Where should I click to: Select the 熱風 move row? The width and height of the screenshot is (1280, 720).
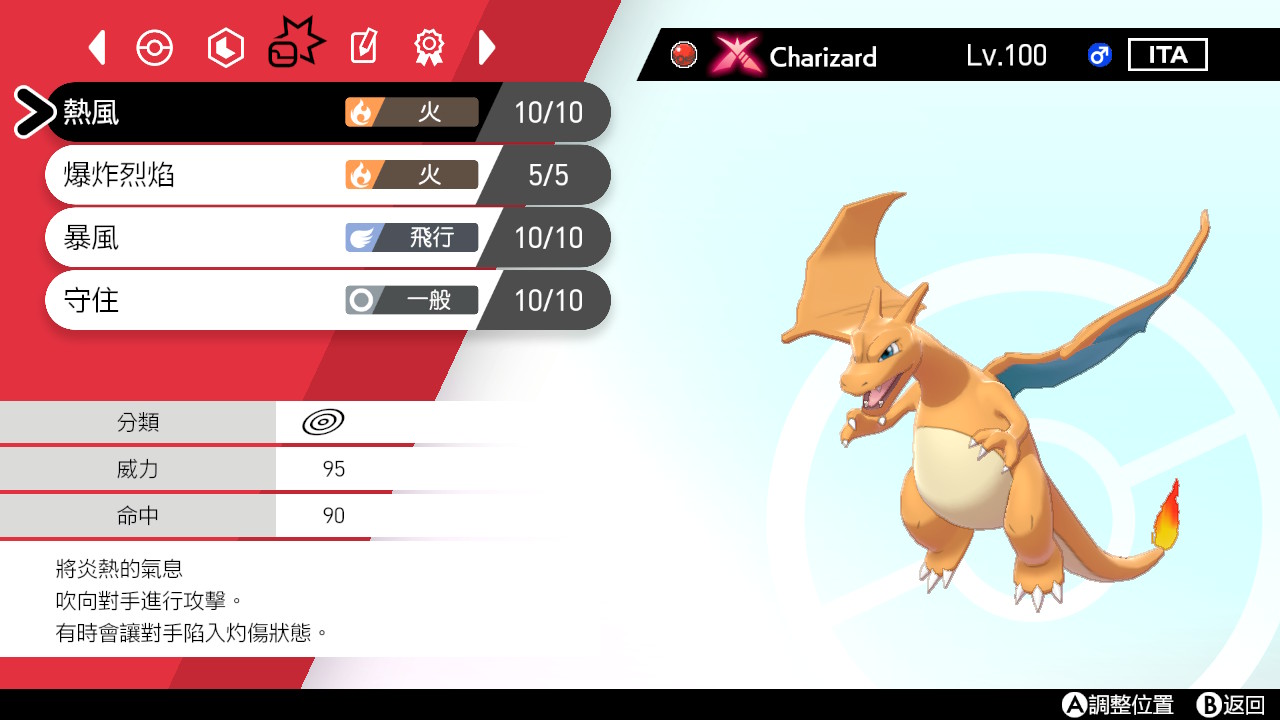click(x=300, y=112)
